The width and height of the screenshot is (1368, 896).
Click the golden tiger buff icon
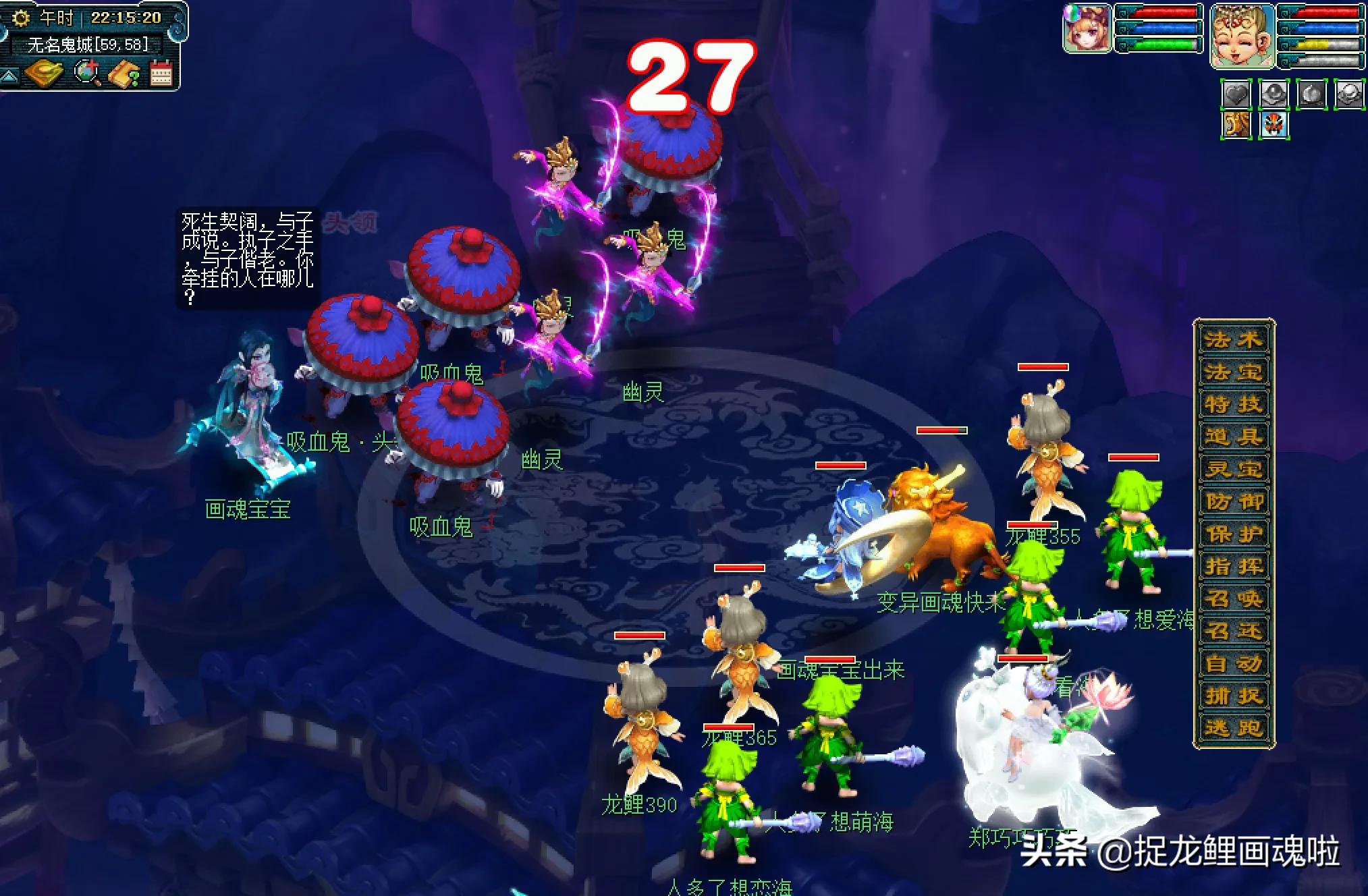[1236, 125]
